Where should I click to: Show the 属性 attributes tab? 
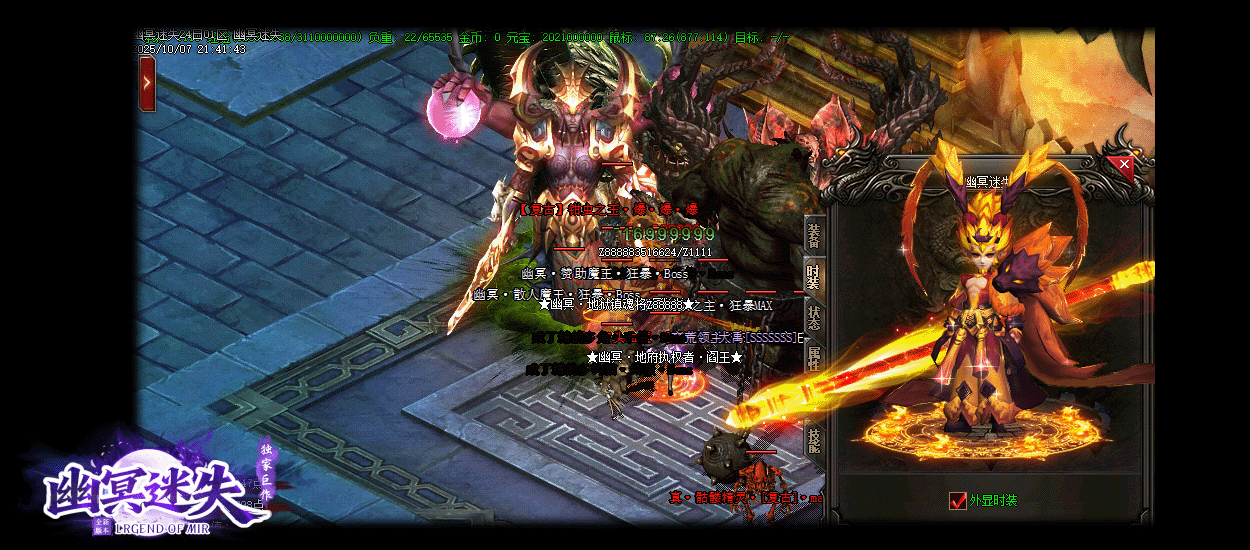coord(814,358)
